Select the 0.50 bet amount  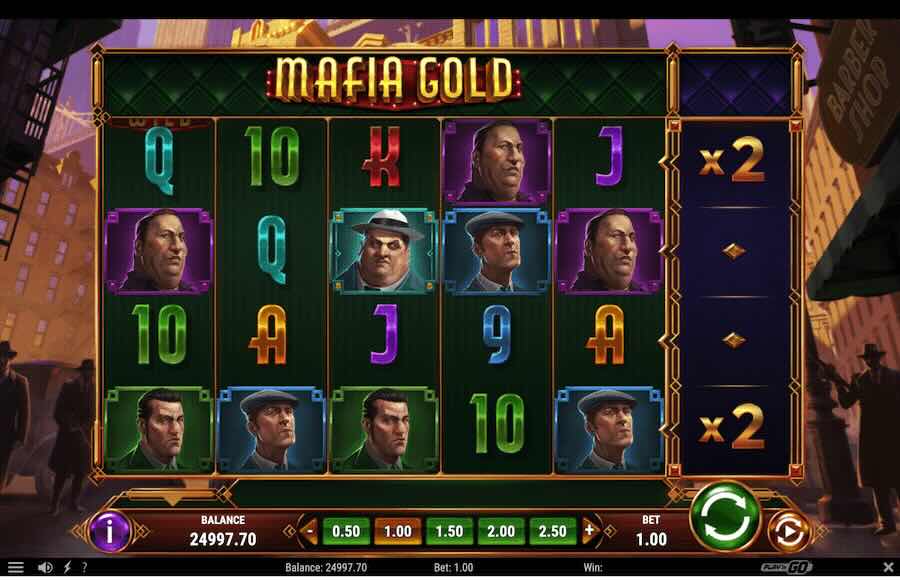tap(346, 531)
